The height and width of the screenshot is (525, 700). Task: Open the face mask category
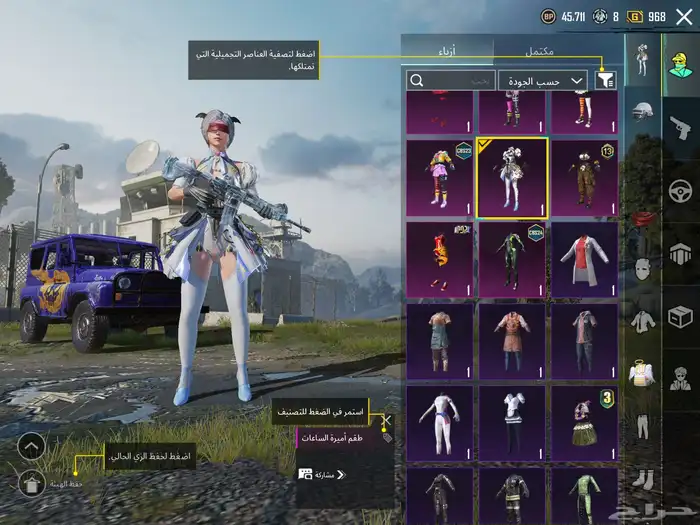(642, 268)
